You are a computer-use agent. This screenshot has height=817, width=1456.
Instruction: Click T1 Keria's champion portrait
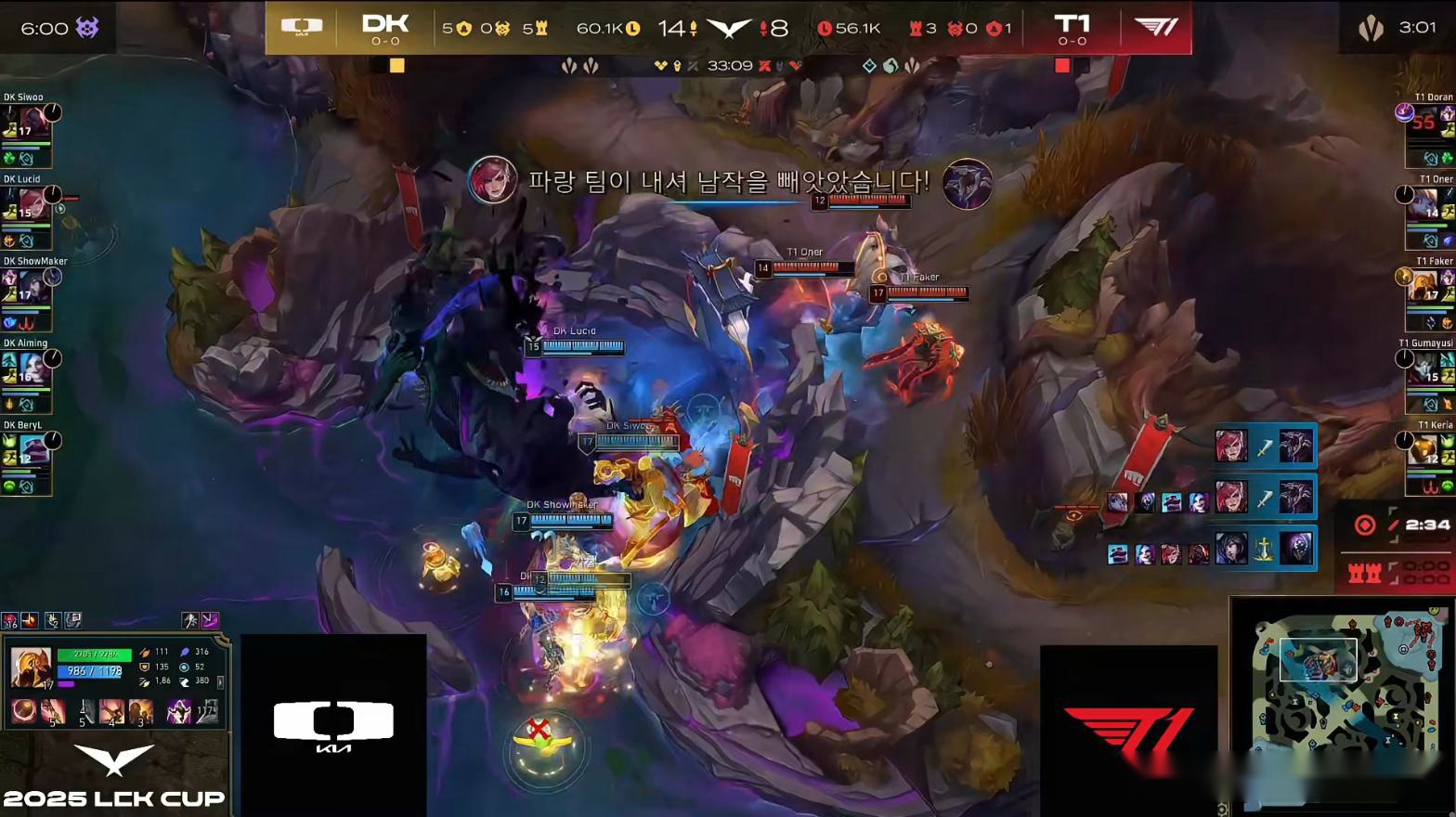point(1425,448)
